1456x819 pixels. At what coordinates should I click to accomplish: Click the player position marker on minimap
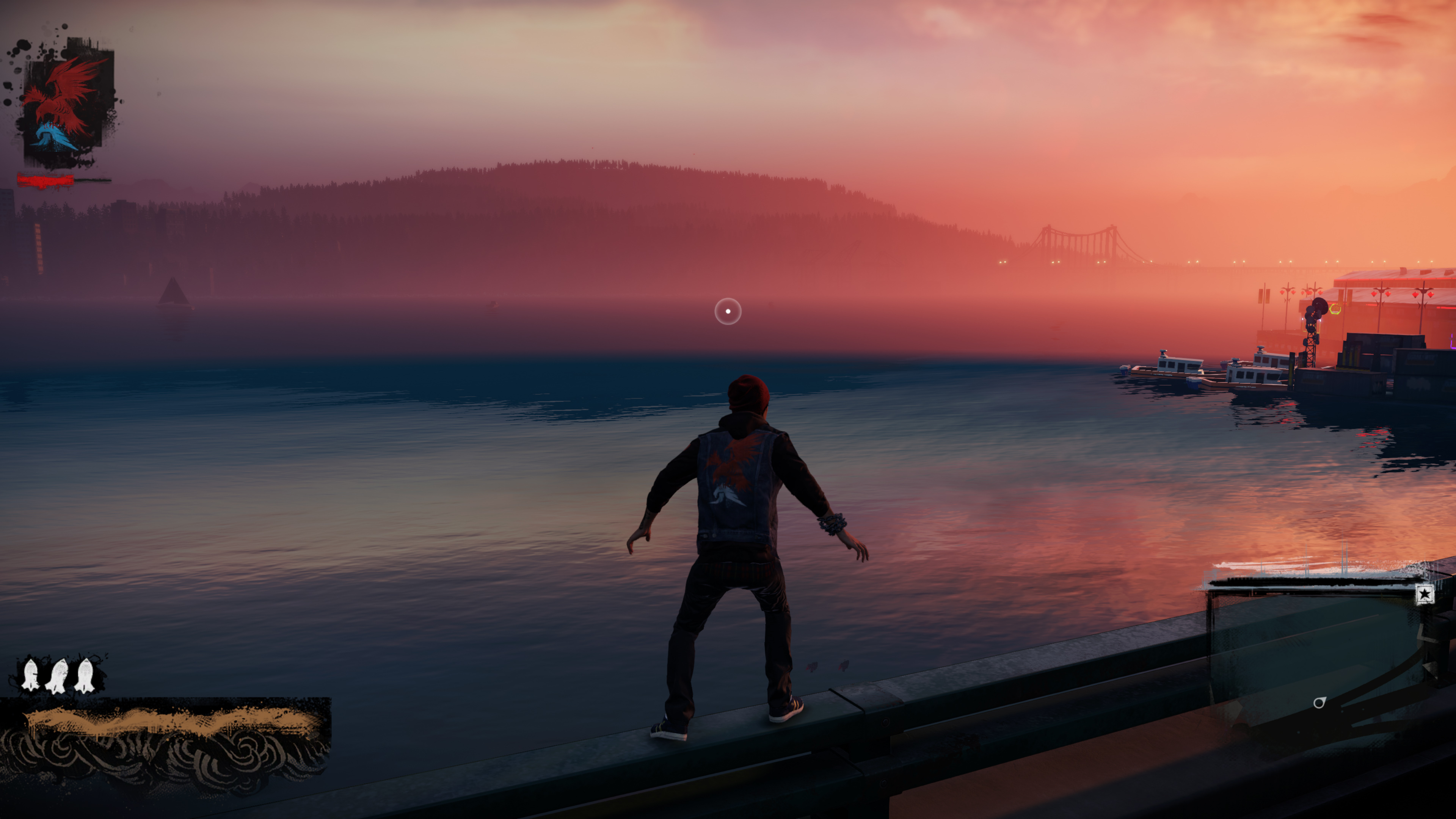tap(1319, 703)
